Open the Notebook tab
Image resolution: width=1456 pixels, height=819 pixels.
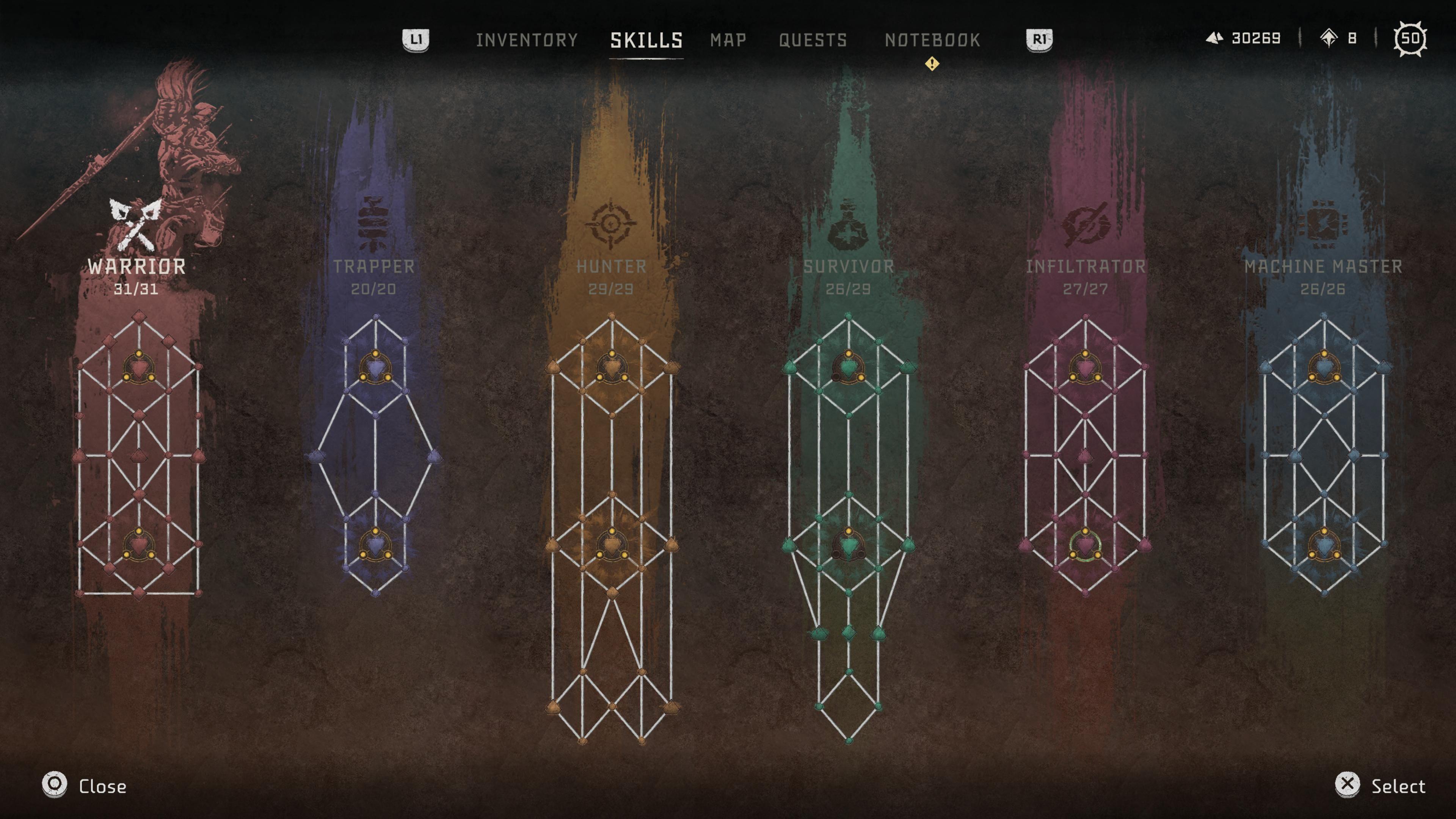click(x=932, y=40)
